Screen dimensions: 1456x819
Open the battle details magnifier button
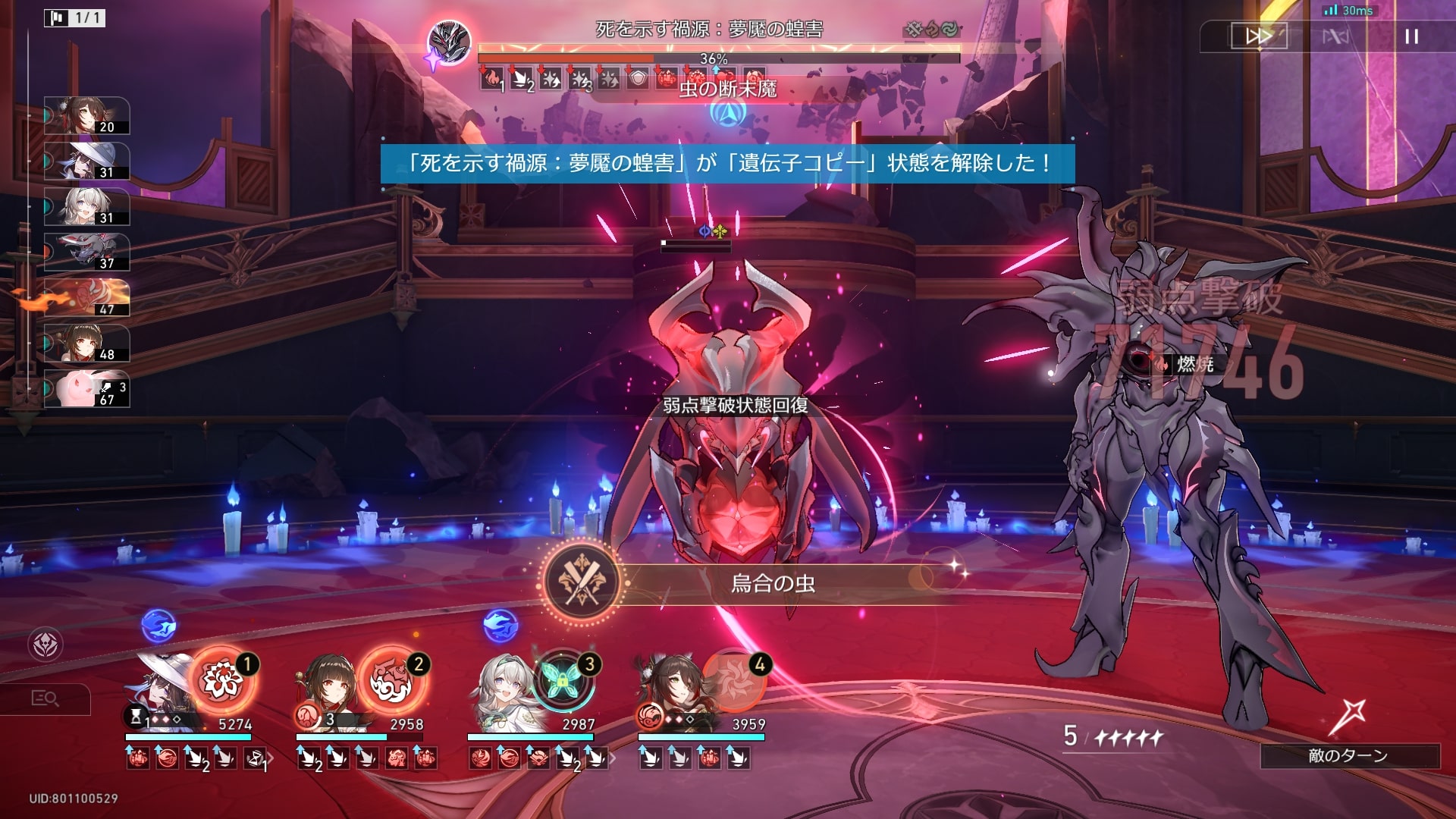(45, 698)
